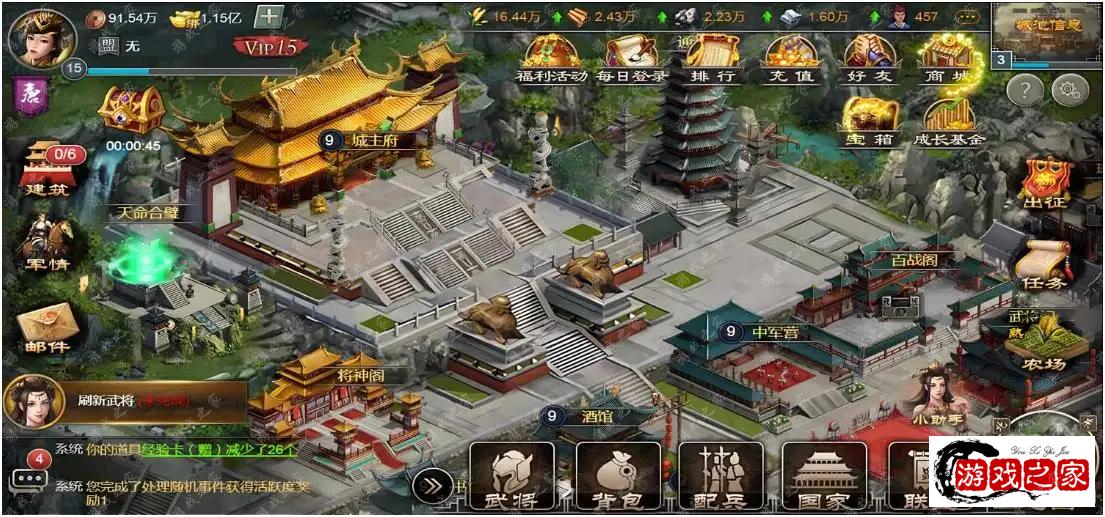Open the 好友 friends list
The height and width of the screenshot is (517, 1105).
[x=869, y=59]
